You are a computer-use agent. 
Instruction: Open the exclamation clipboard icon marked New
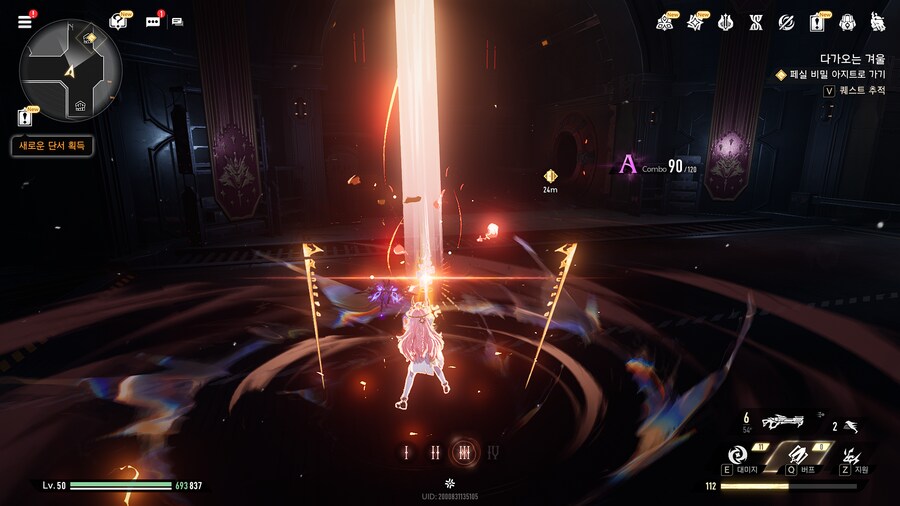pos(817,22)
